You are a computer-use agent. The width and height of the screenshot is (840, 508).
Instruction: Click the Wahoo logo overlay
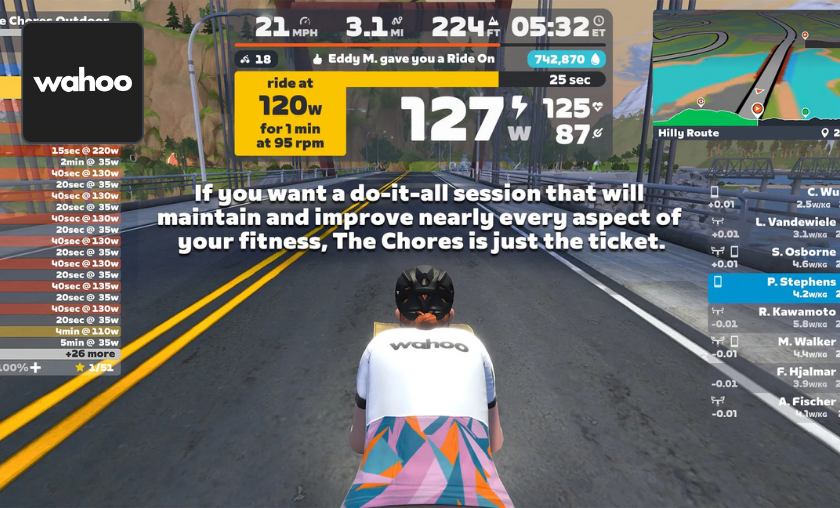pyautogui.click(x=82, y=82)
